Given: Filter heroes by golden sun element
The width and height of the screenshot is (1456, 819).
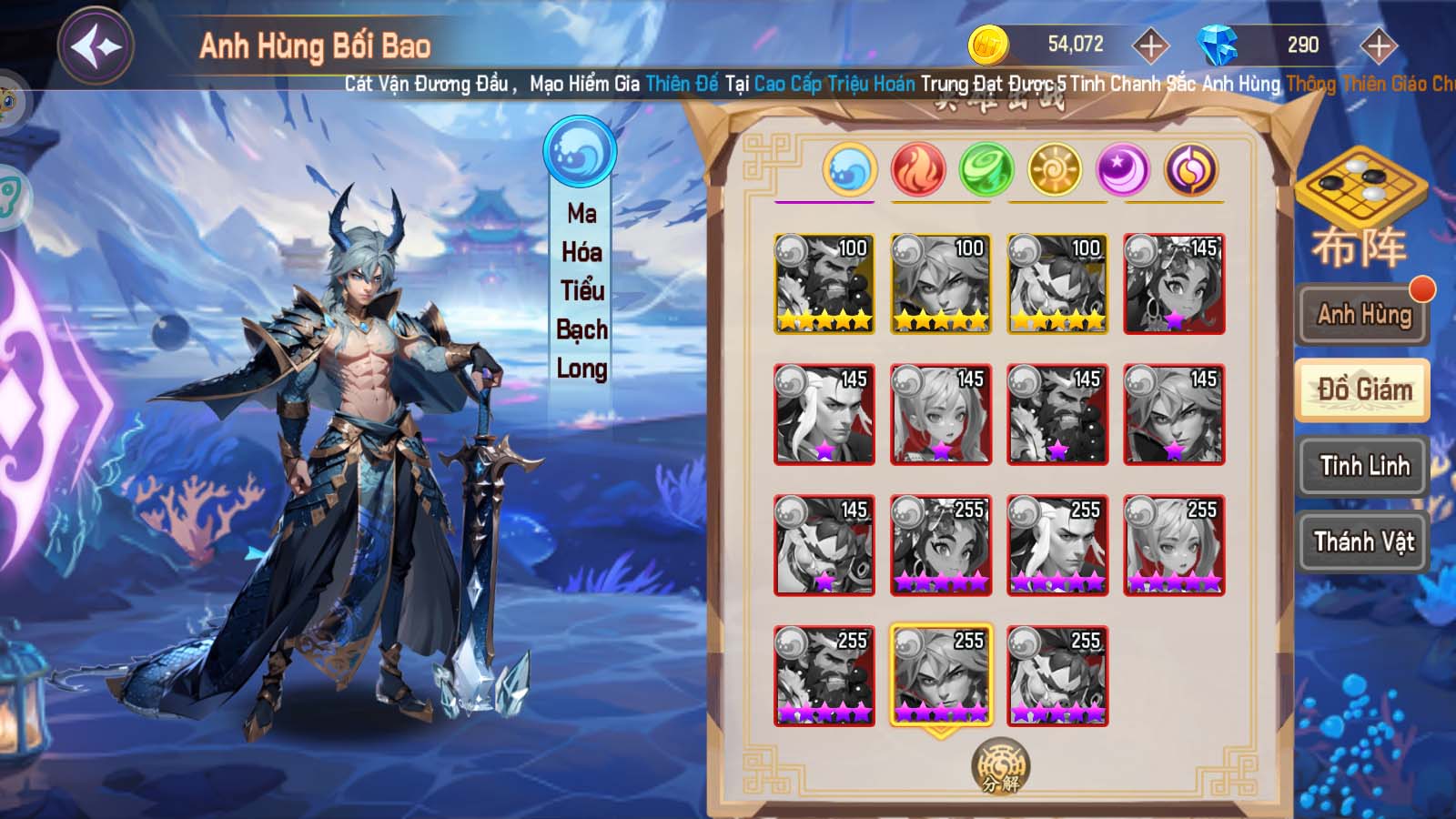Looking at the screenshot, I should click(1054, 170).
